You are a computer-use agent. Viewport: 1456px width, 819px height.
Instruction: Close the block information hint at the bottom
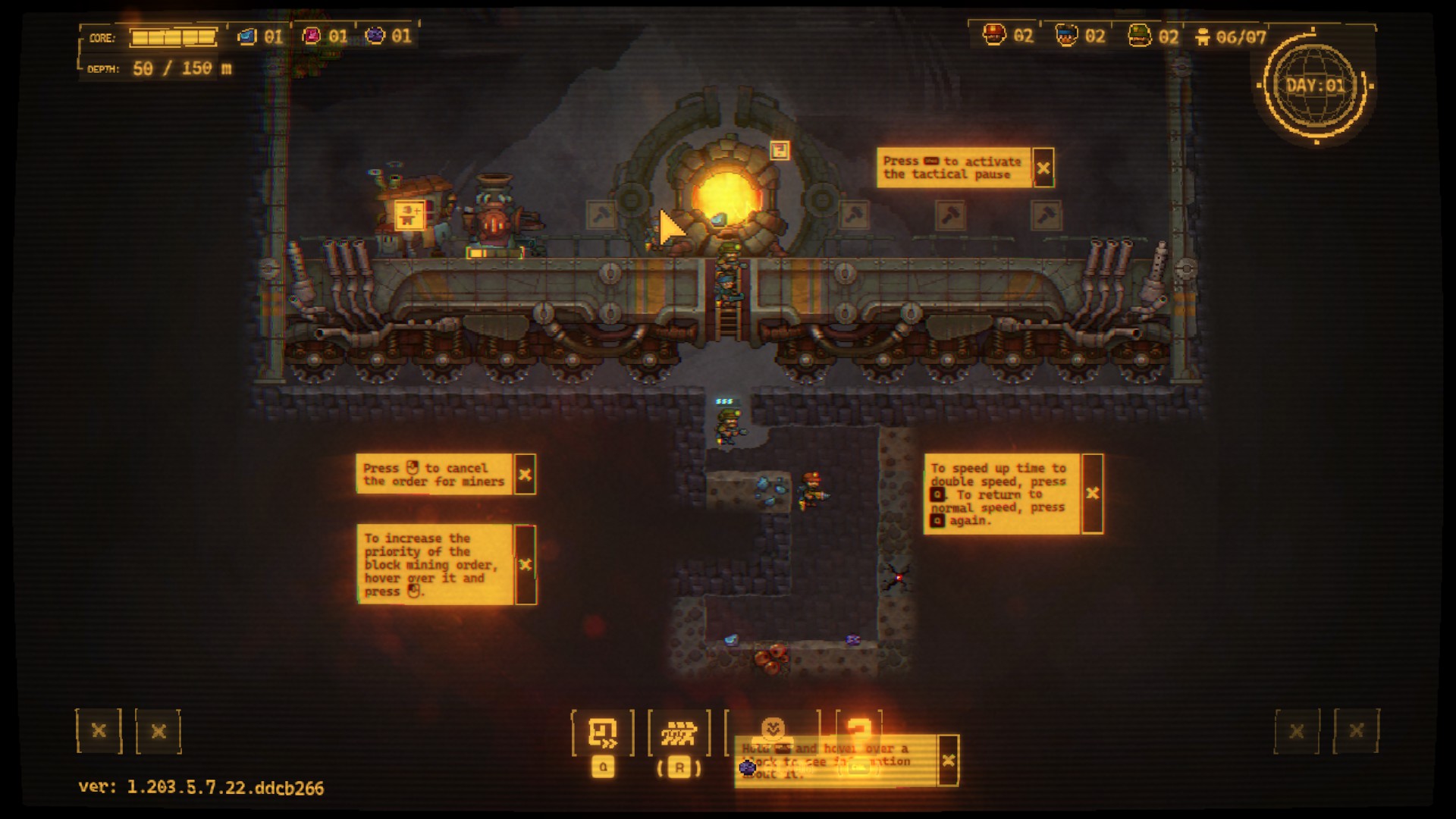(948, 760)
